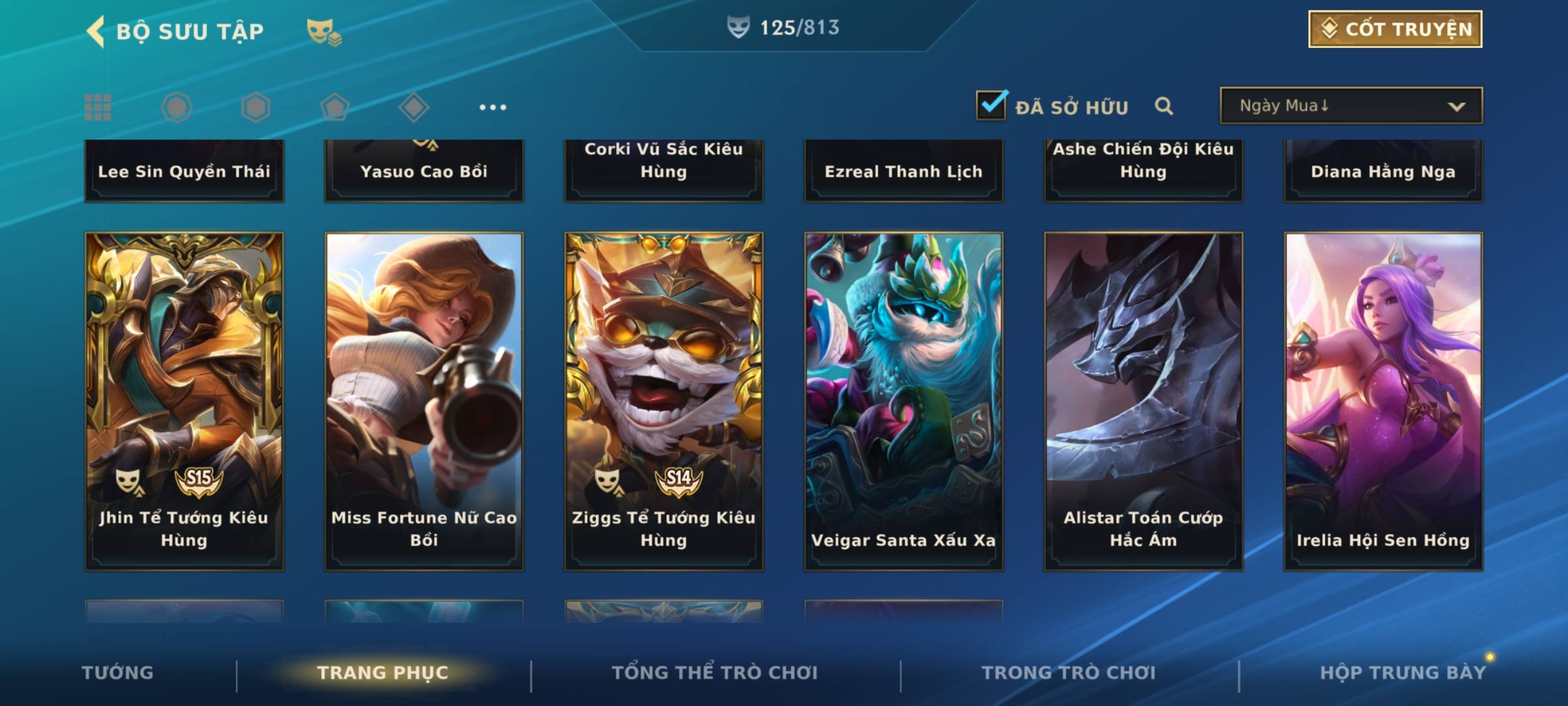Click the gold mask and coins icon
The height and width of the screenshot is (706, 1568).
point(324,31)
